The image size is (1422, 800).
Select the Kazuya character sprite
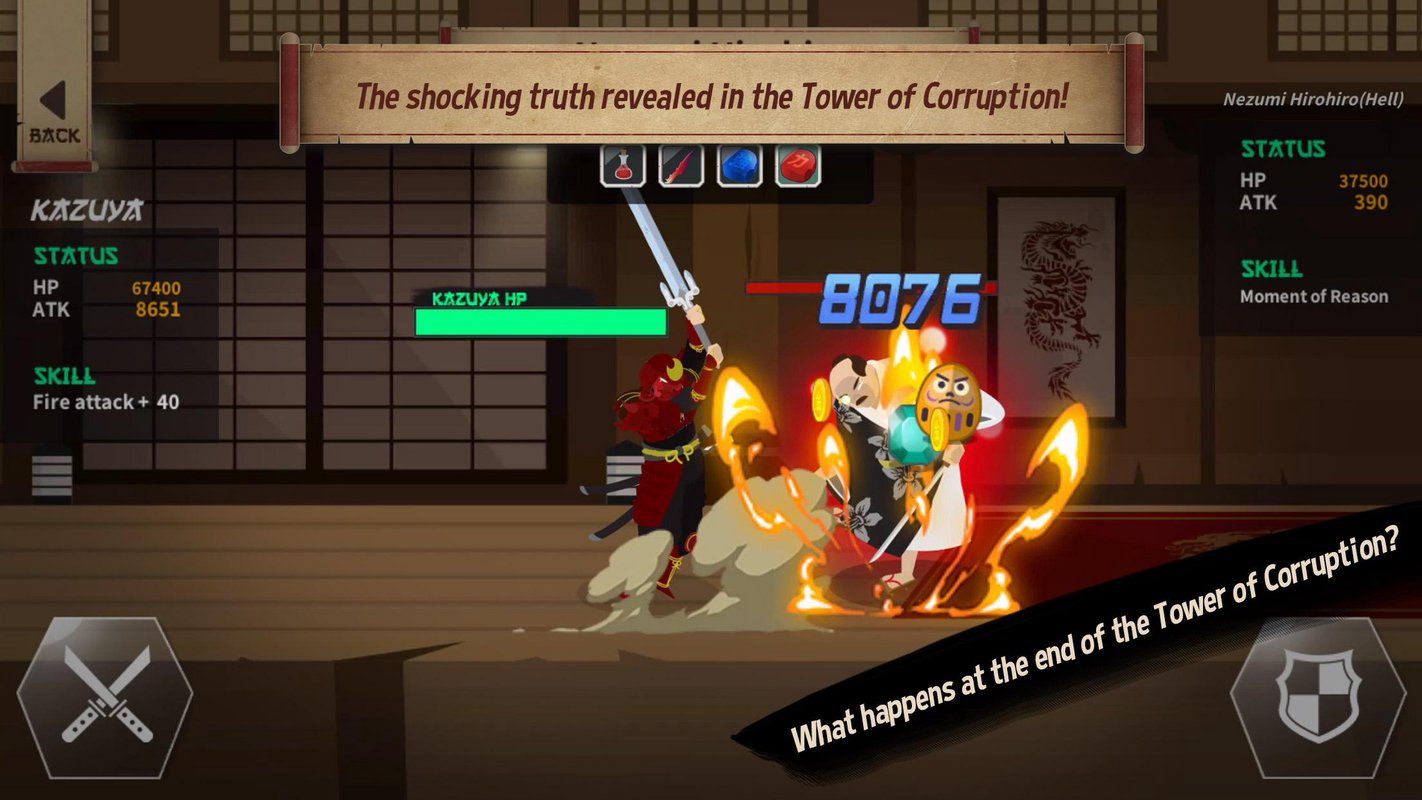665,450
